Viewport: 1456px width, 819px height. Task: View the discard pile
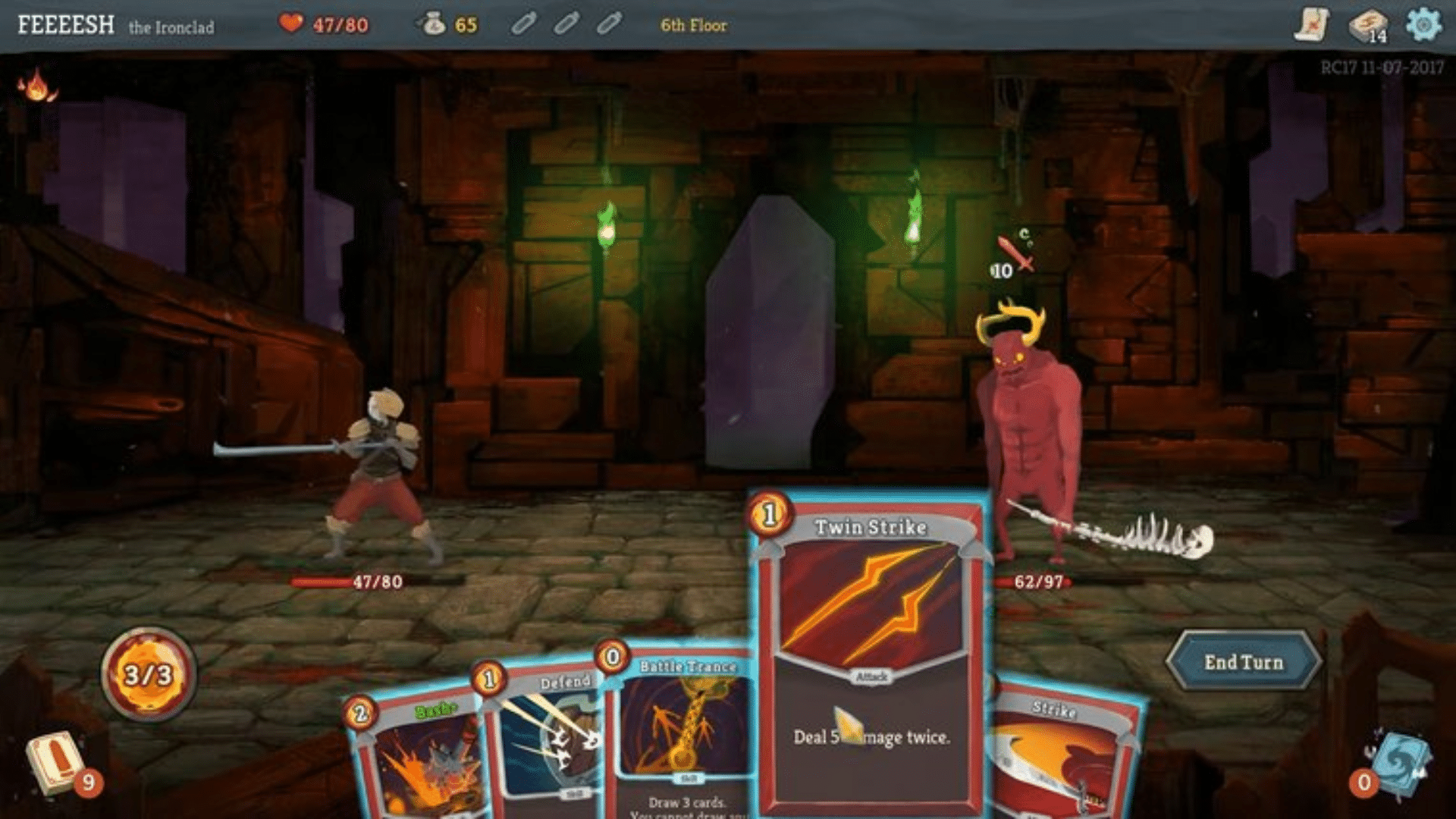tap(1399, 762)
